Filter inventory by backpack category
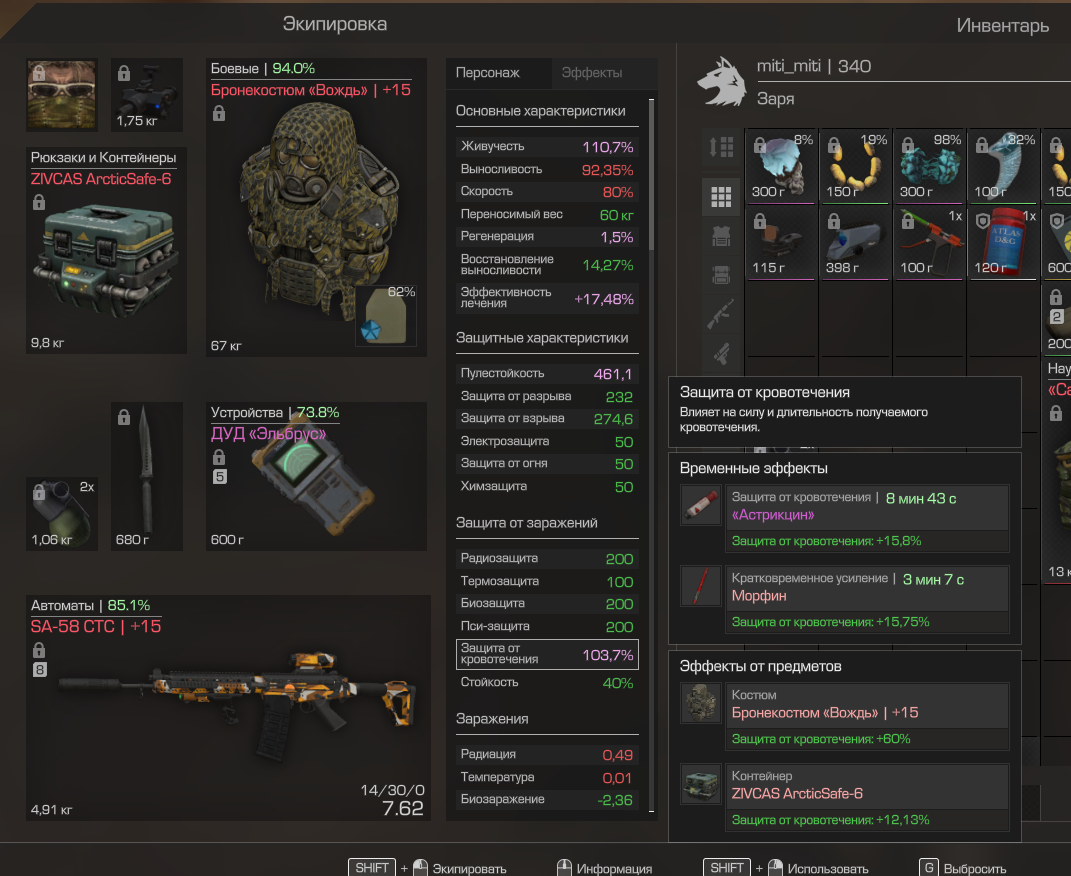This screenshot has height=876, width=1071. (x=721, y=275)
